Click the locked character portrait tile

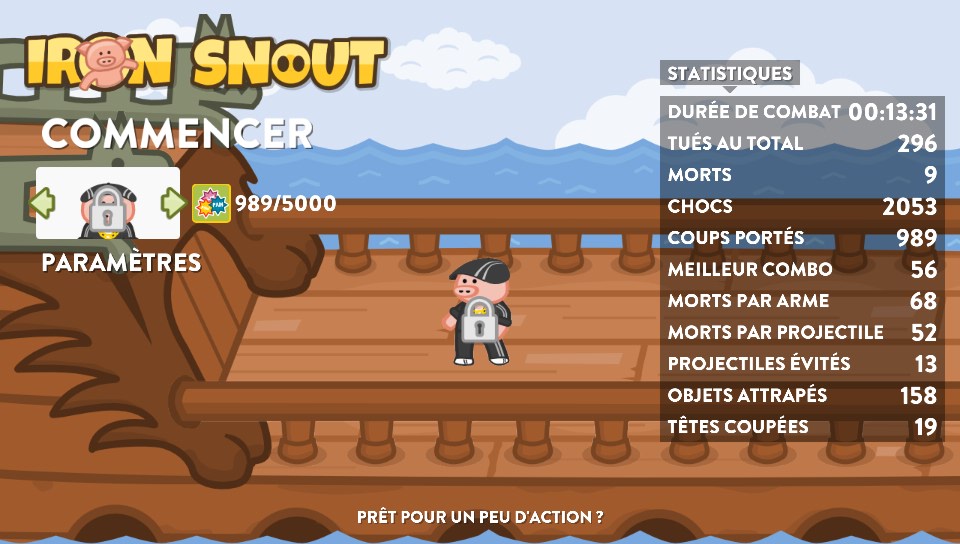pyautogui.click(x=107, y=204)
